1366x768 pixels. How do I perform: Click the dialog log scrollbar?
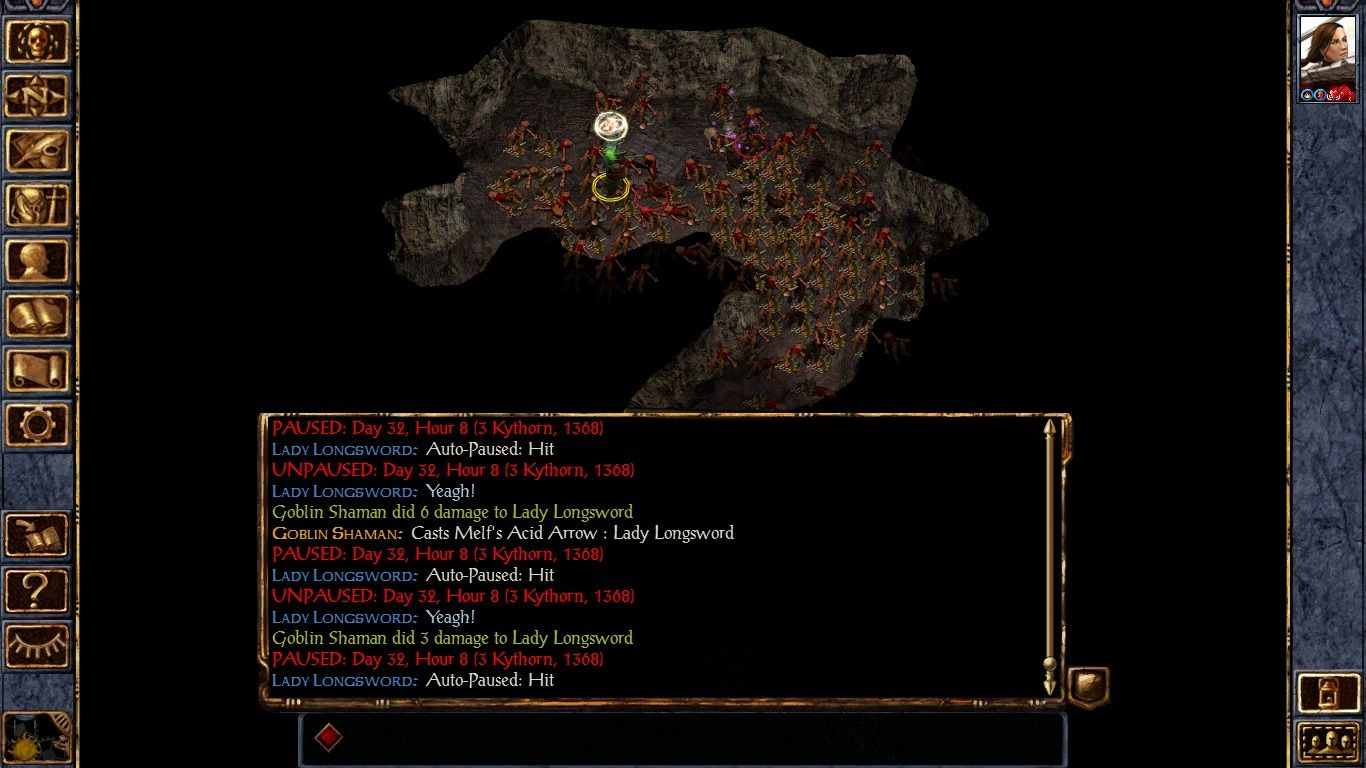(1049, 555)
